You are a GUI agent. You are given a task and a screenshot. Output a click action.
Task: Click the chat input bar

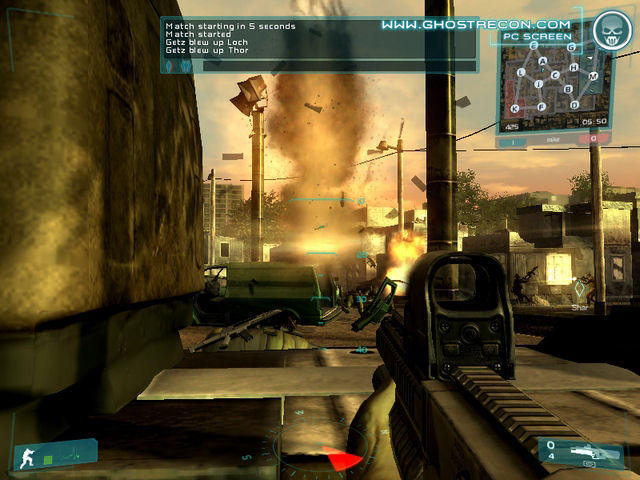tap(320, 66)
